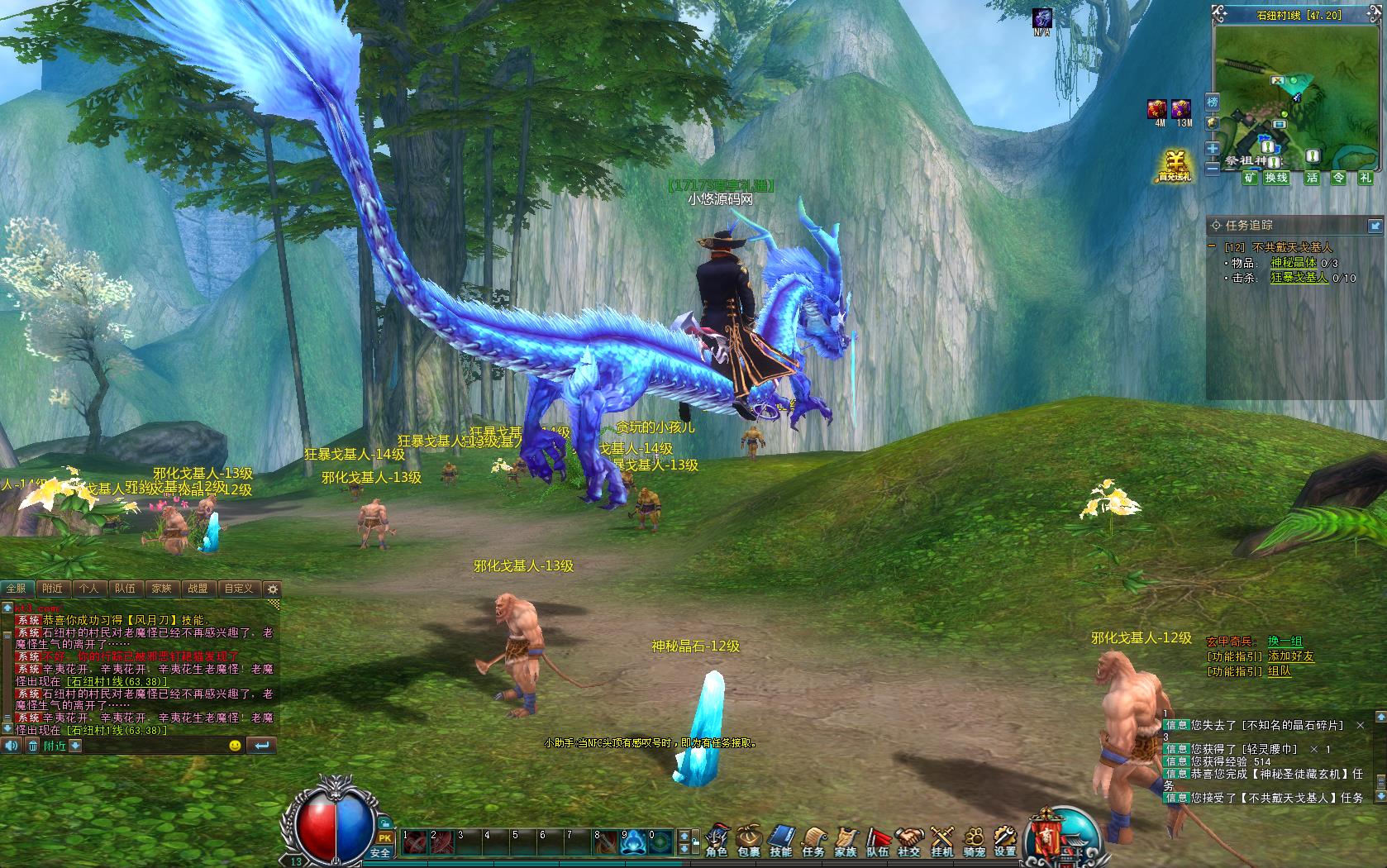The height and width of the screenshot is (868, 1387).
Task: Open the 骑宠 mount and pet menu
Action: tap(974, 840)
